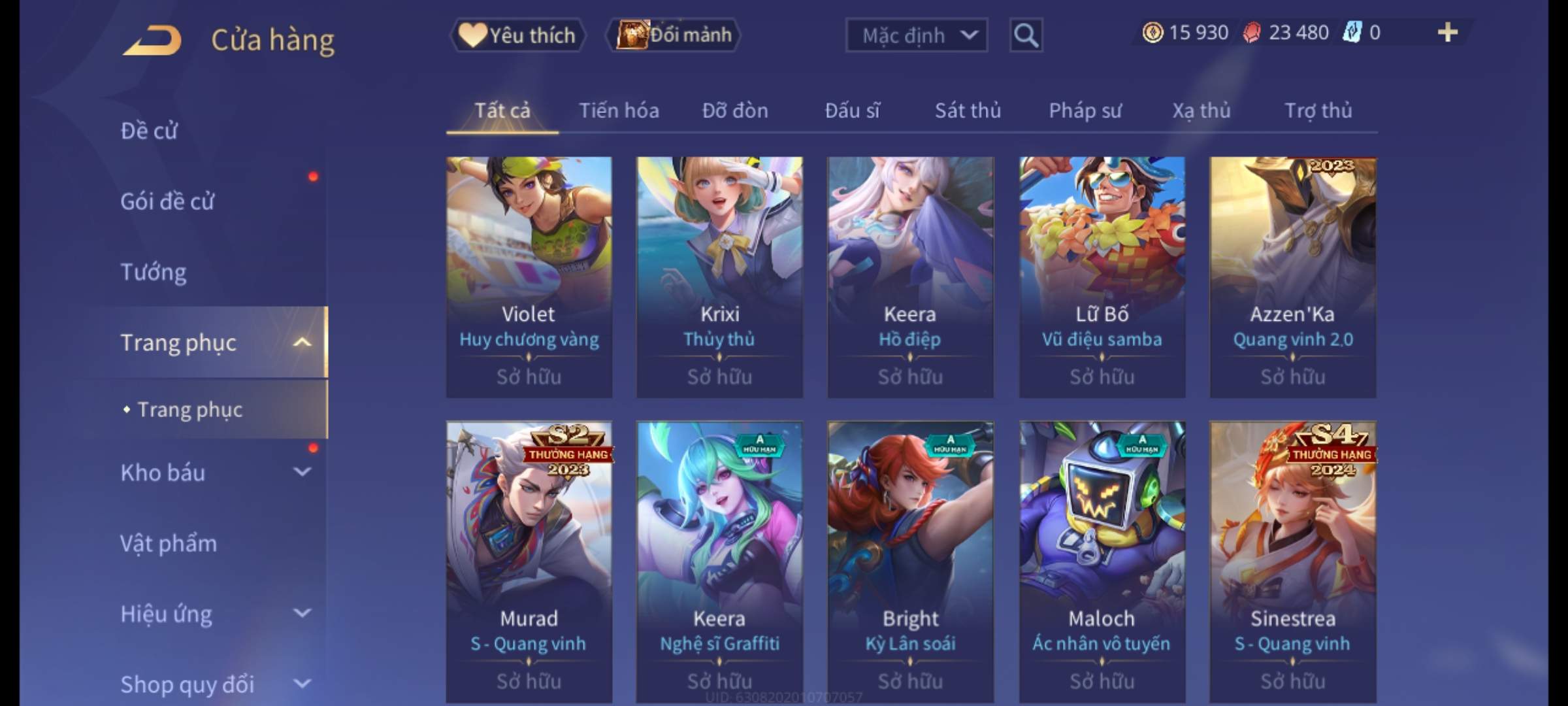Expand the Hiệu ứng menu
Viewport: 1568px width, 706px height.
click(x=216, y=614)
